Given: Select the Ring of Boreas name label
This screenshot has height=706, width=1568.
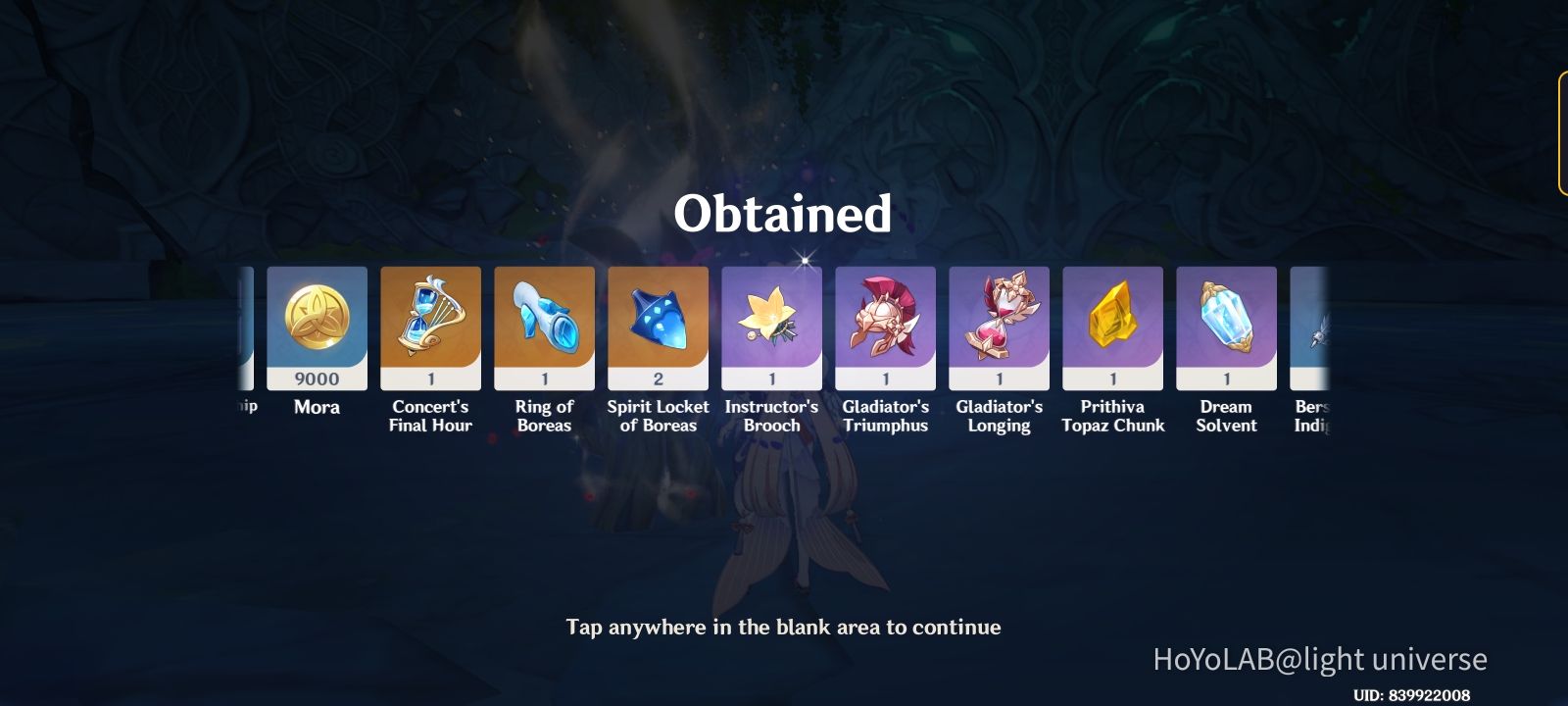Looking at the screenshot, I should click(x=544, y=416).
